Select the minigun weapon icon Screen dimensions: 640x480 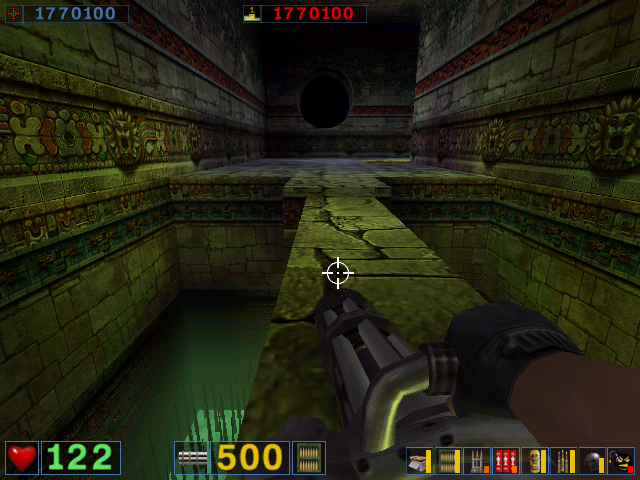[x=191, y=457]
